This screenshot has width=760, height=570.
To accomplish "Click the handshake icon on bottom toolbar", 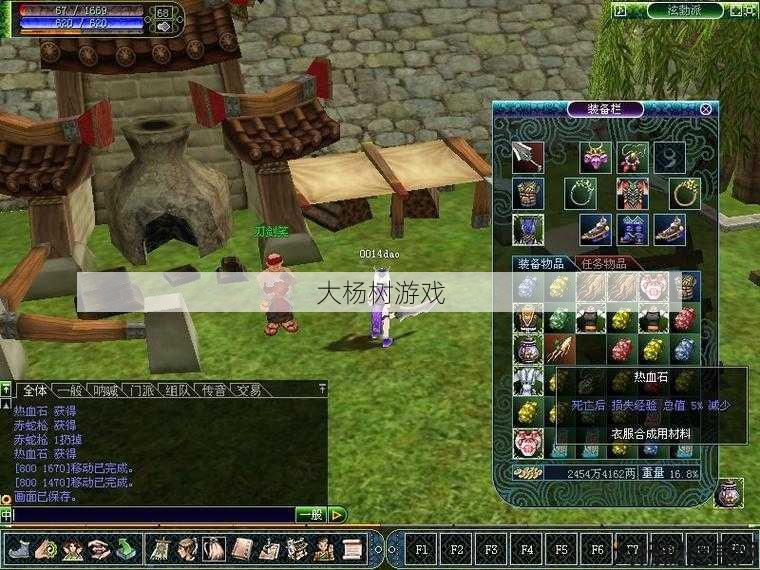I will [98, 549].
